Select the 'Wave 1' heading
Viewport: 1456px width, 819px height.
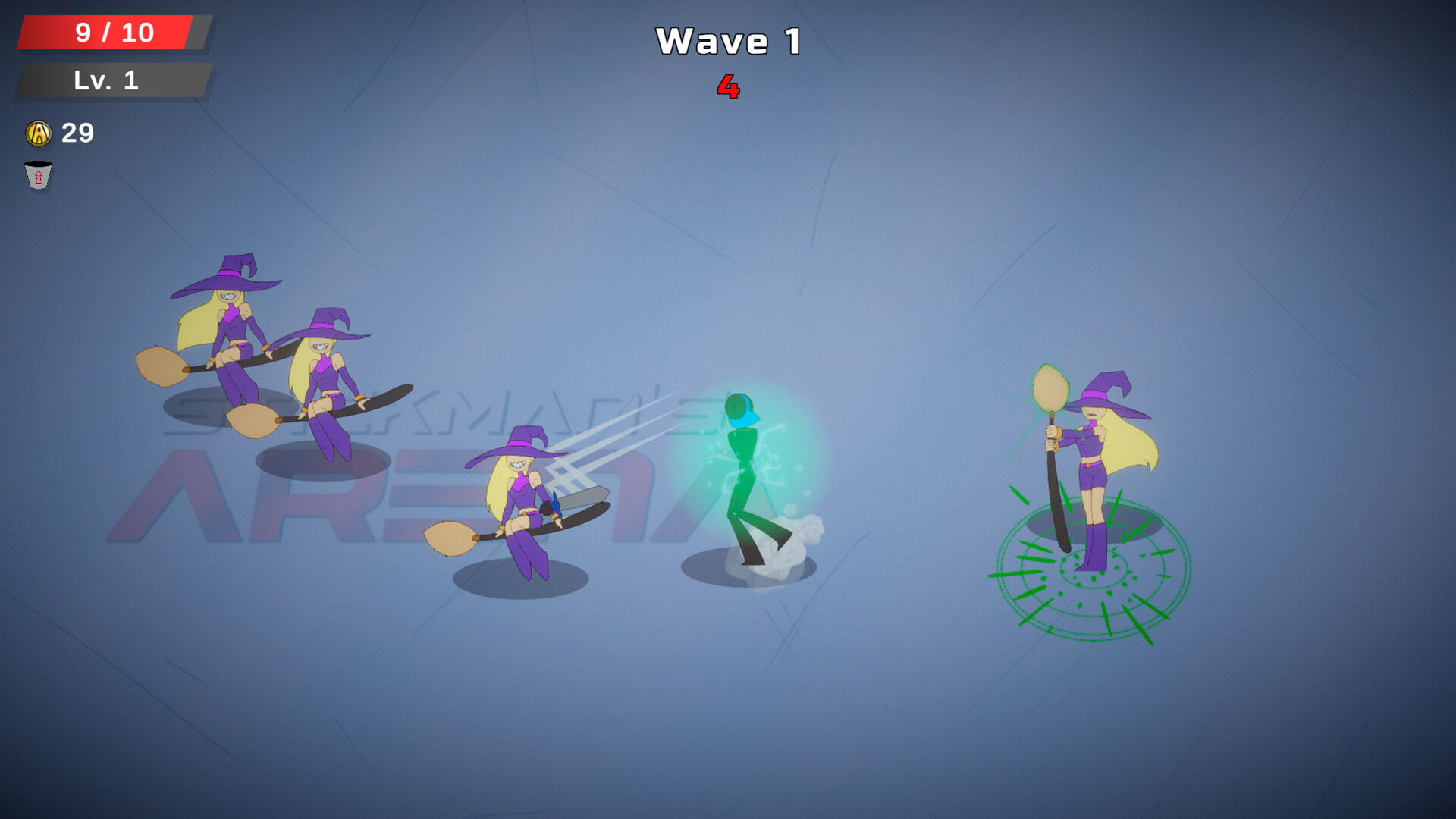728,42
